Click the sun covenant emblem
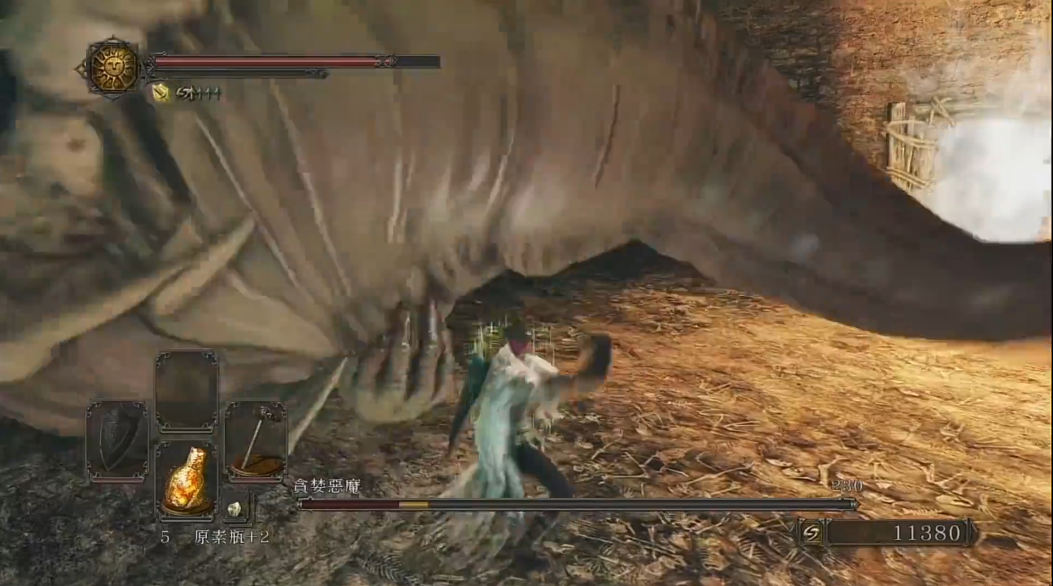The height and width of the screenshot is (586, 1053). click(112, 68)
